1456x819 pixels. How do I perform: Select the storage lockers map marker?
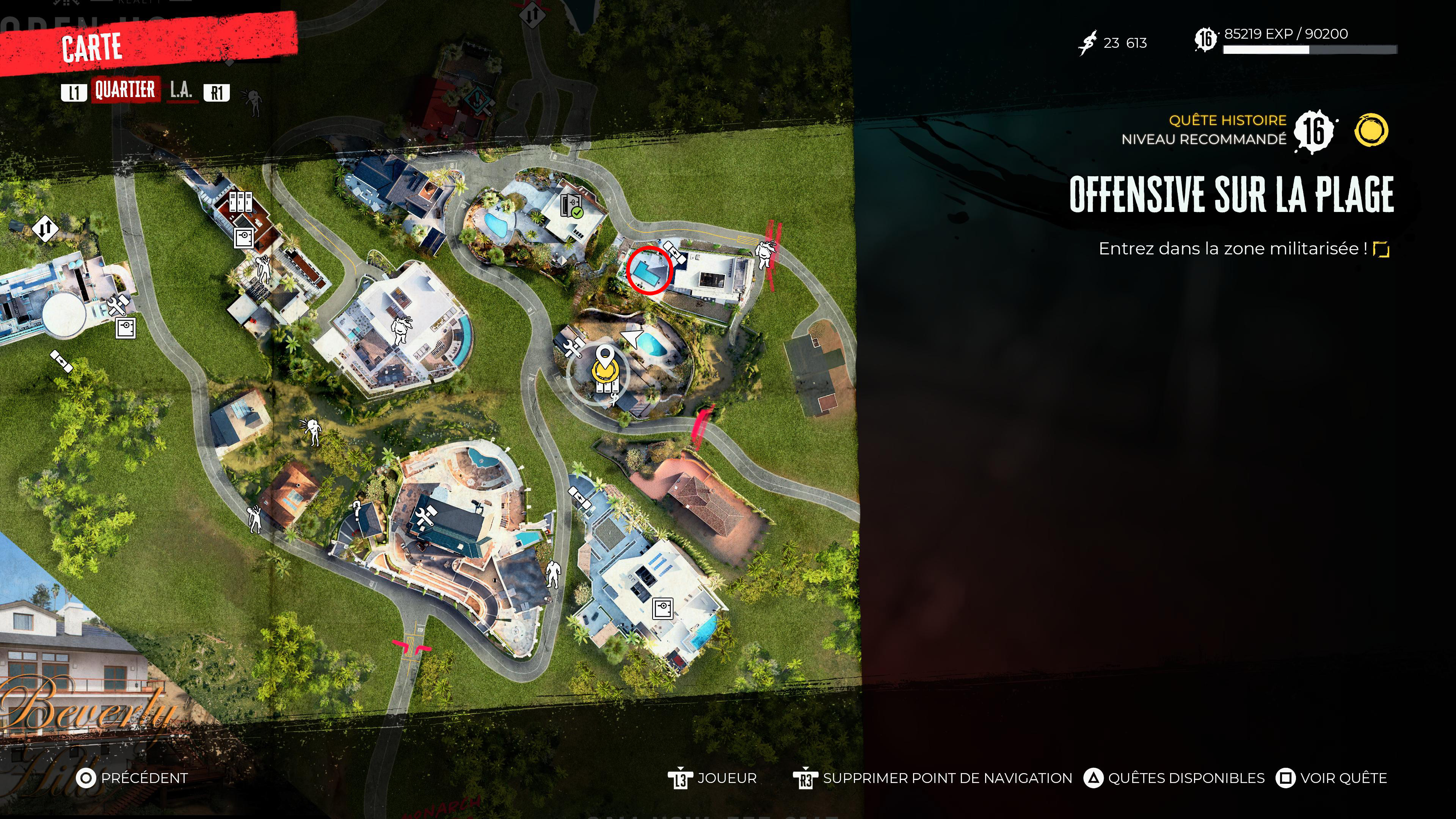pos(240,201)
